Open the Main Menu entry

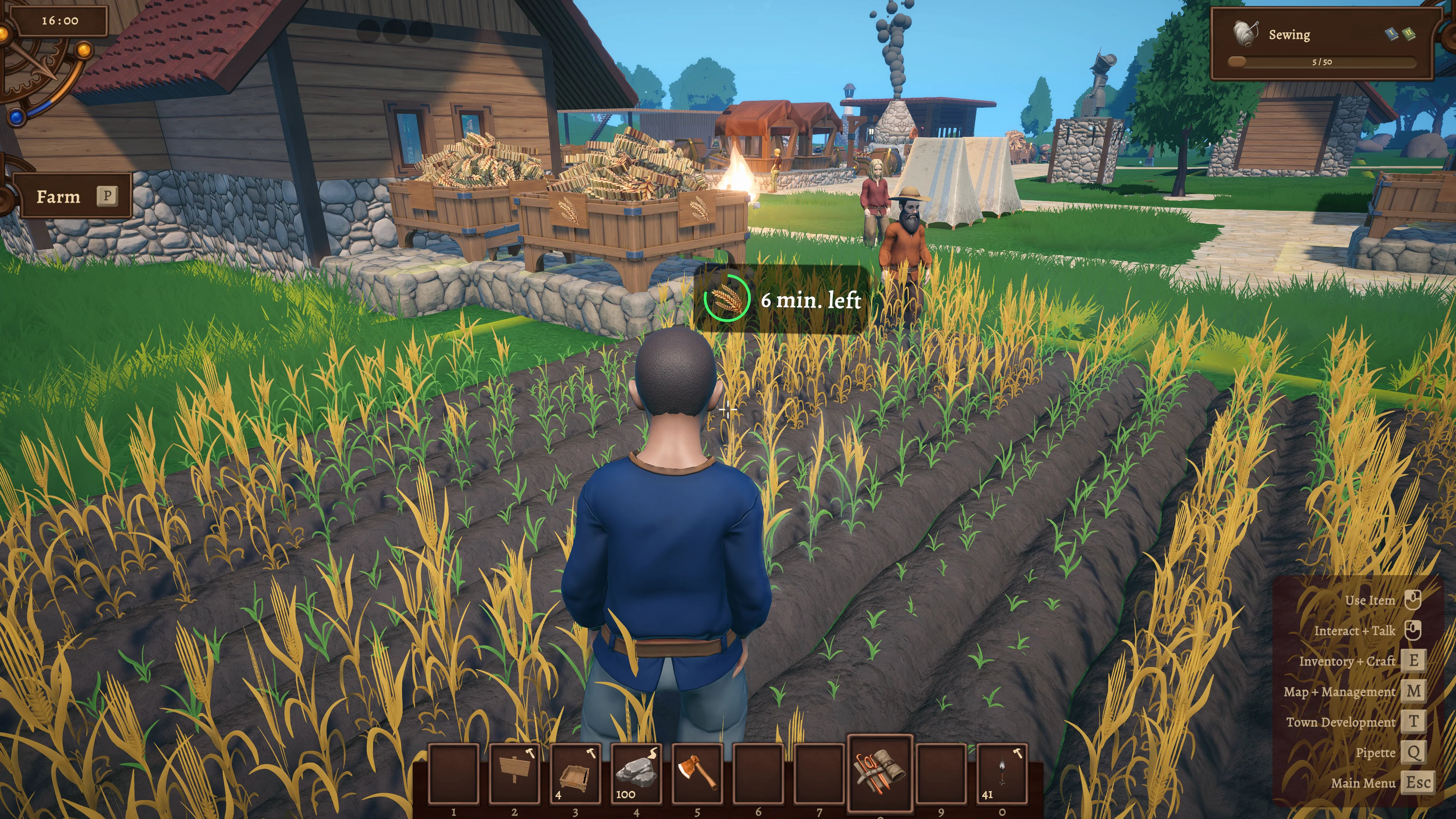1363,783
